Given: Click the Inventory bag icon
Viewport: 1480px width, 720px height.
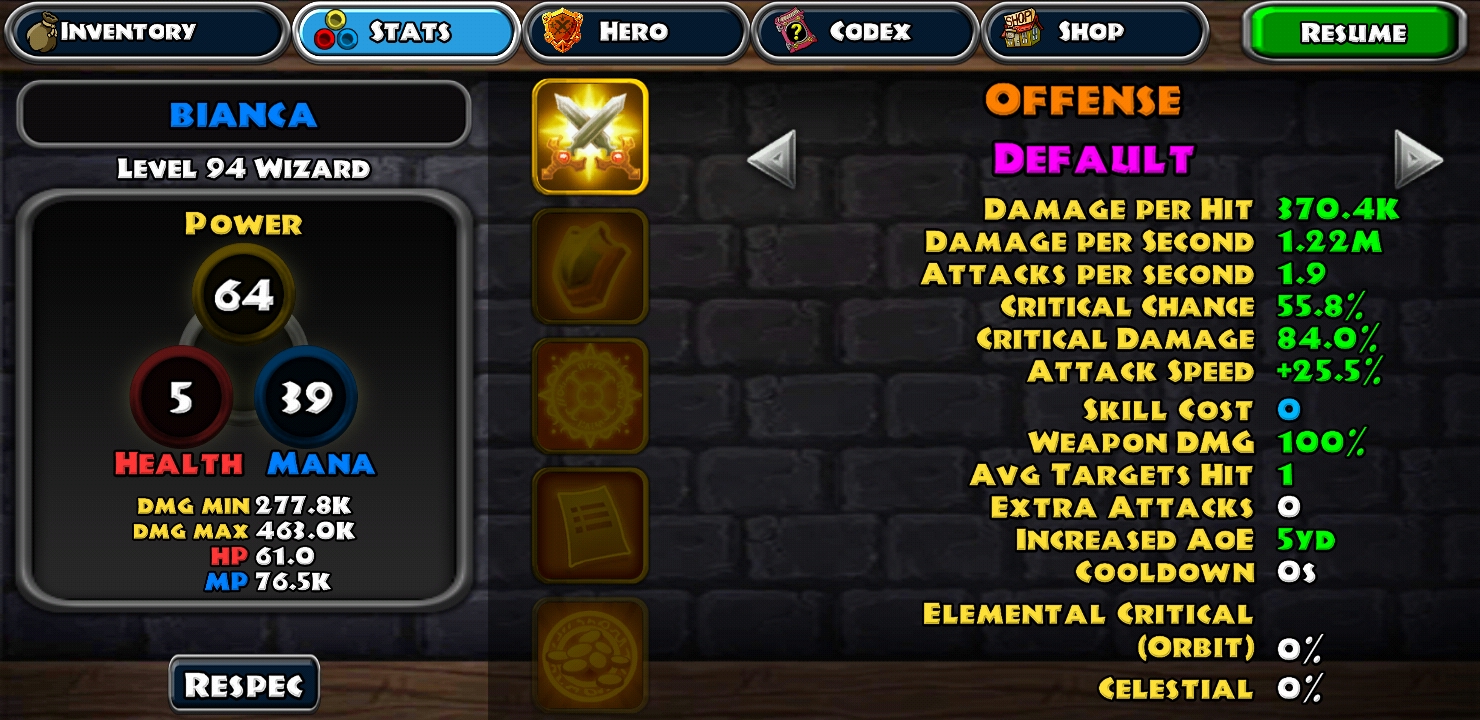Looking at the screenshot, I should 44,31.
